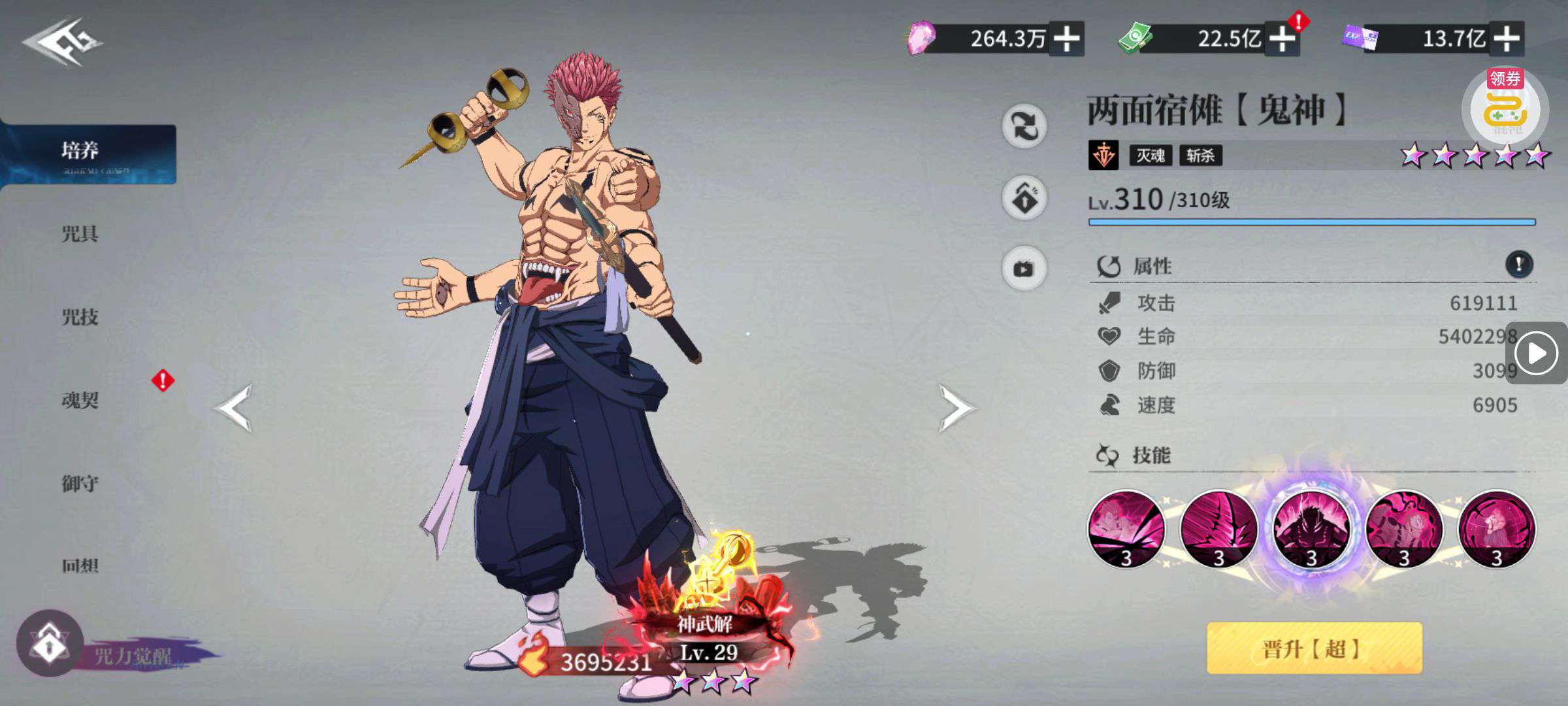
Task: Show the previous character with left arrow
Action: coord(234,408)
